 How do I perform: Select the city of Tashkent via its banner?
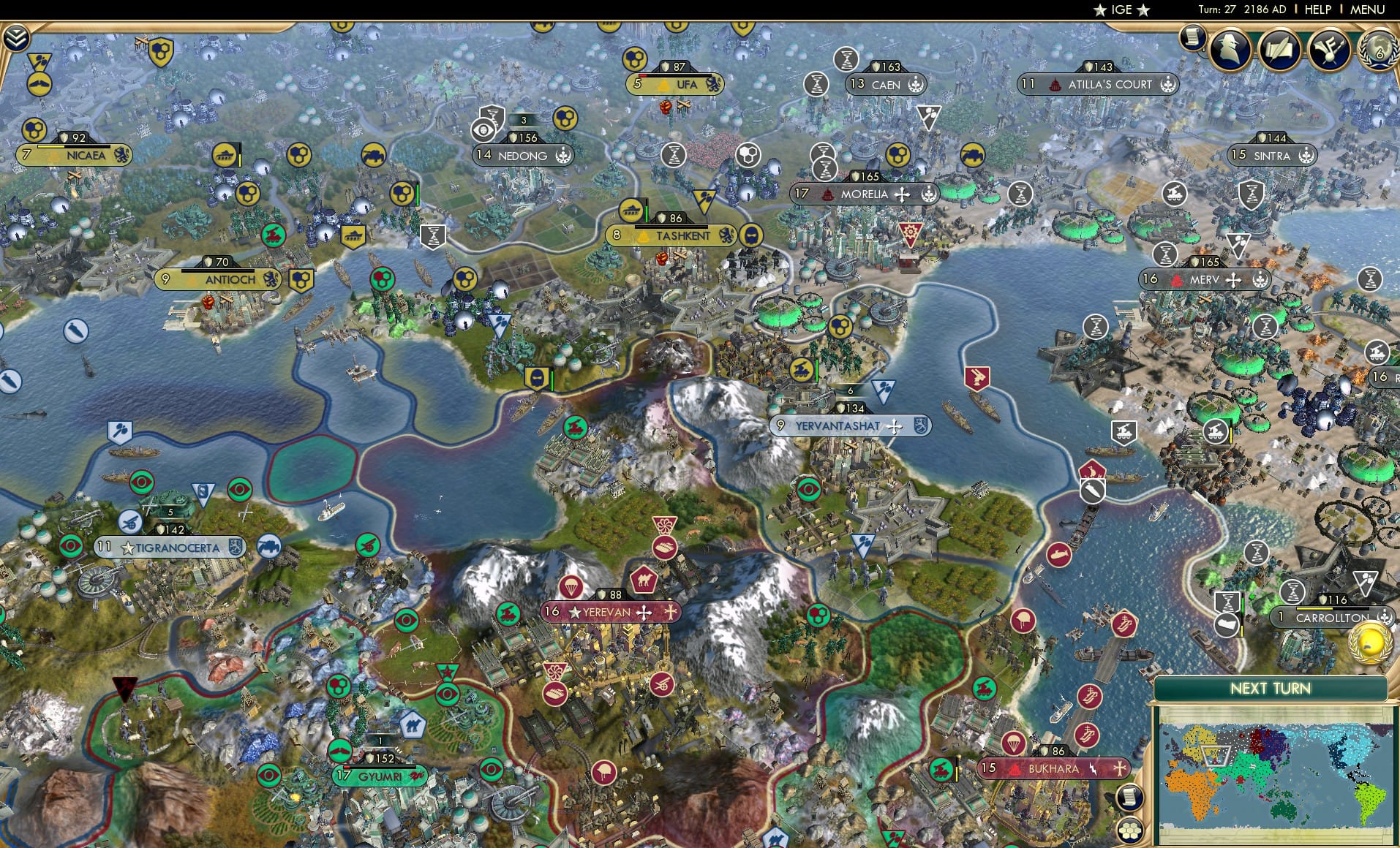684,236
